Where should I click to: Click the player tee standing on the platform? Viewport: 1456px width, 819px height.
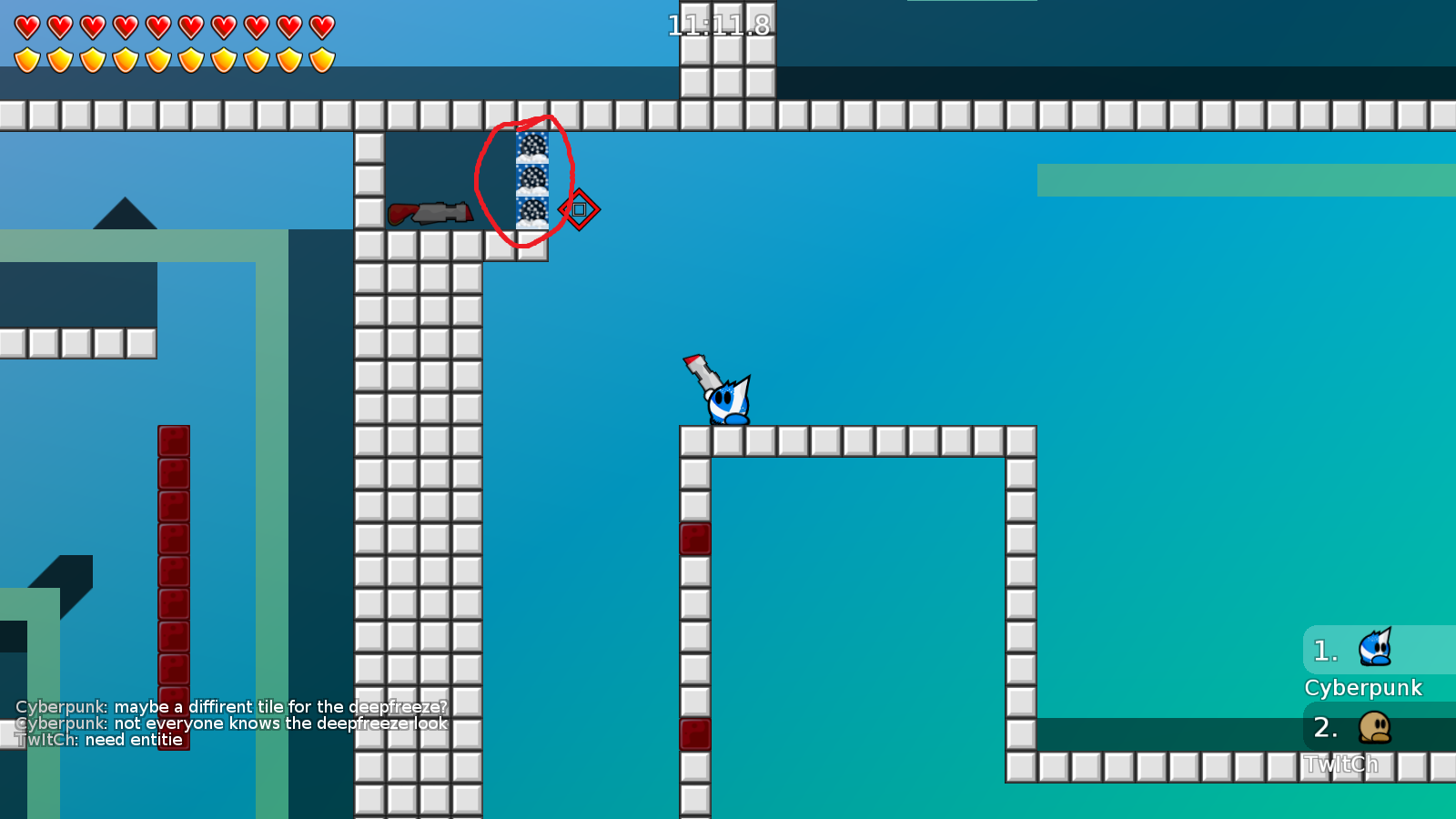[728, 405]
